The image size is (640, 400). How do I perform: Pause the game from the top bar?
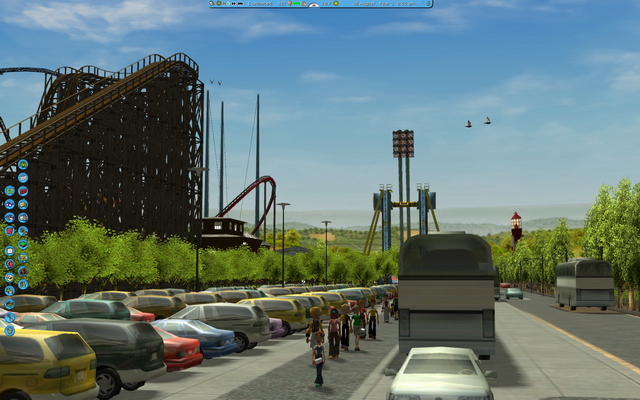coord(225,4)
